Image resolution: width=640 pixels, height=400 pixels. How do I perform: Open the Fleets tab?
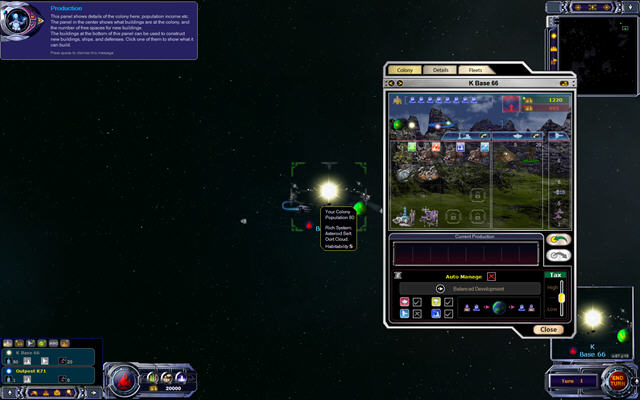pos(476,70)
